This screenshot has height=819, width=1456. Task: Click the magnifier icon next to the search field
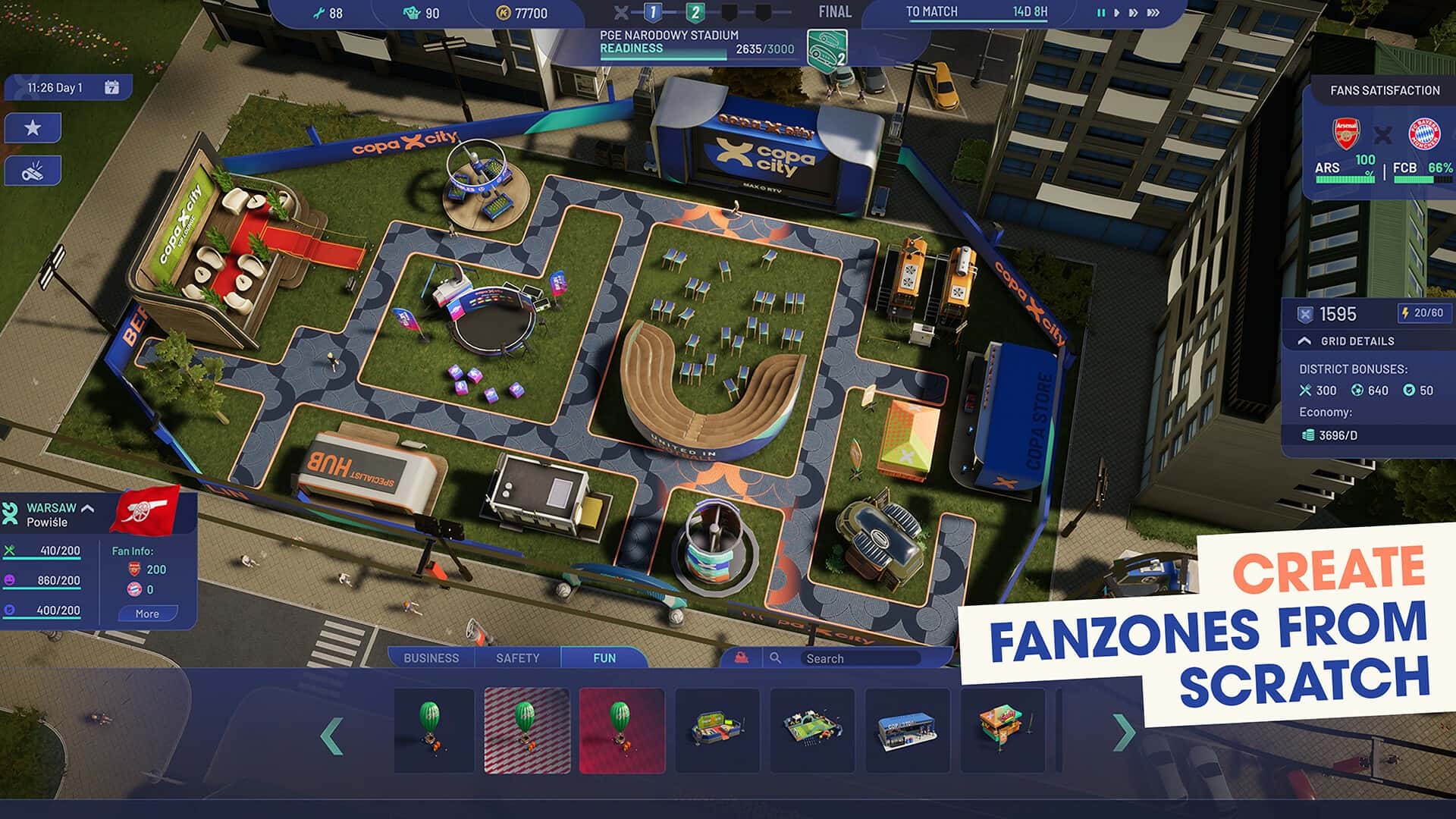pos(775,658)
